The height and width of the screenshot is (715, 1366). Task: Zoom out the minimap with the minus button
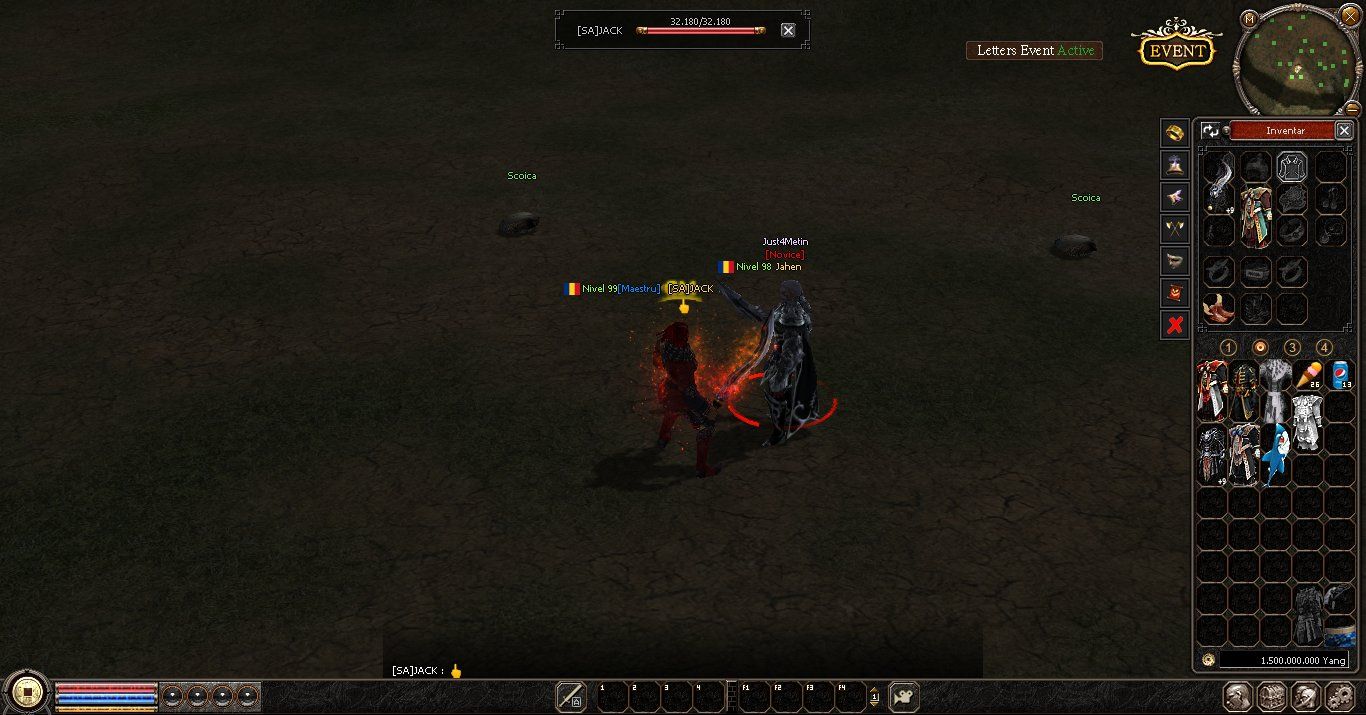tap(1352, 108)
